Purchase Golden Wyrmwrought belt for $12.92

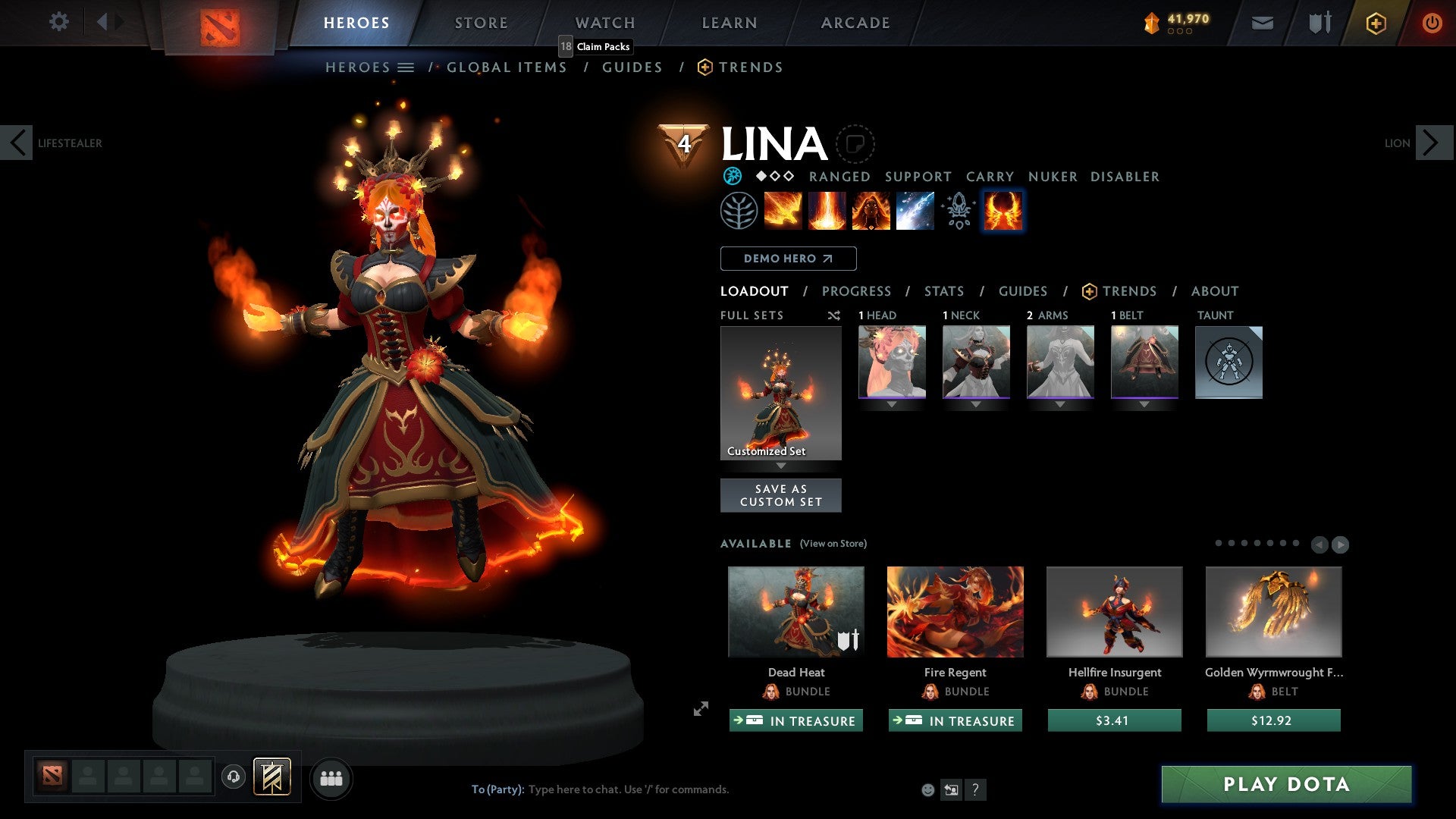1273,720
